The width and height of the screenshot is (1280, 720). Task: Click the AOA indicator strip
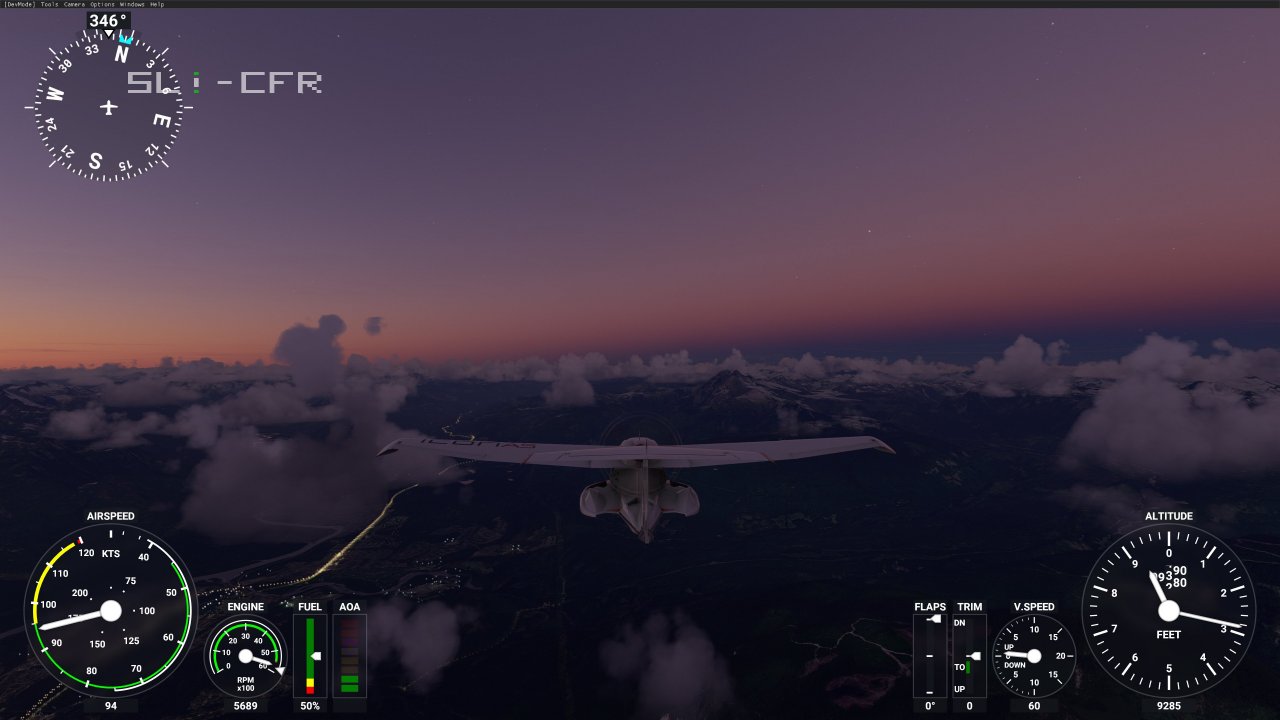tap(349, 655)
